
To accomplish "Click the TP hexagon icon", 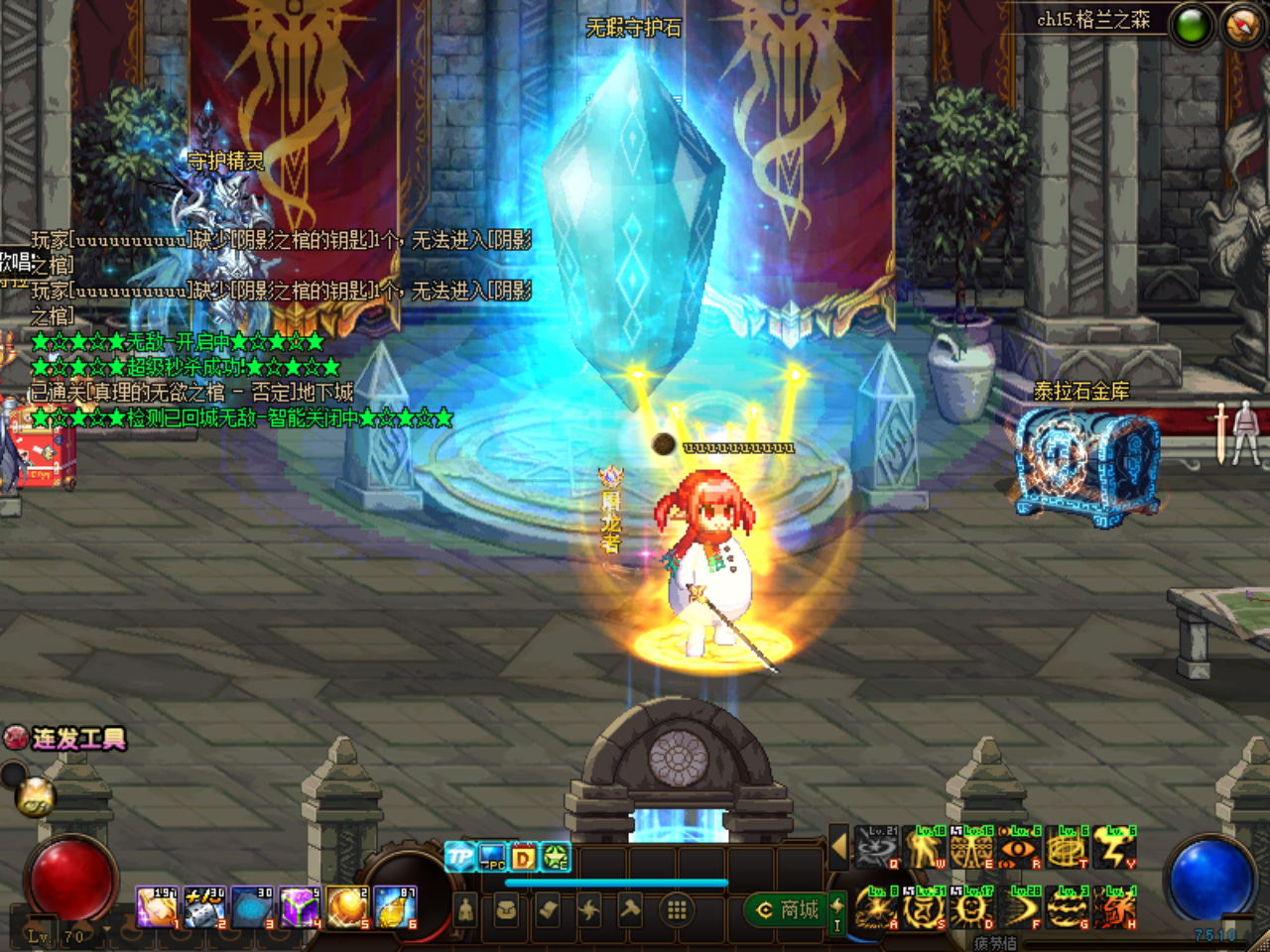I will point(459,856).
